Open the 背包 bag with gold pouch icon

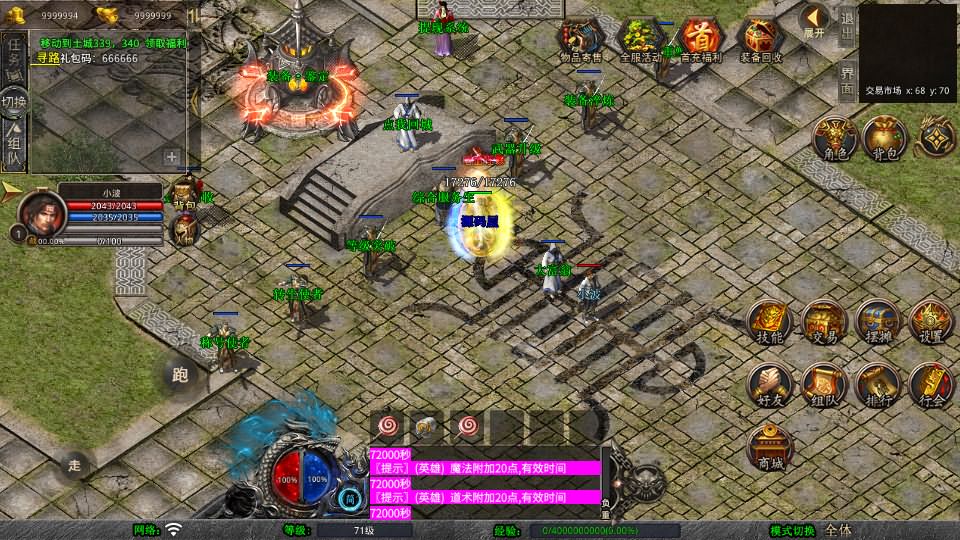pos(884,139)
